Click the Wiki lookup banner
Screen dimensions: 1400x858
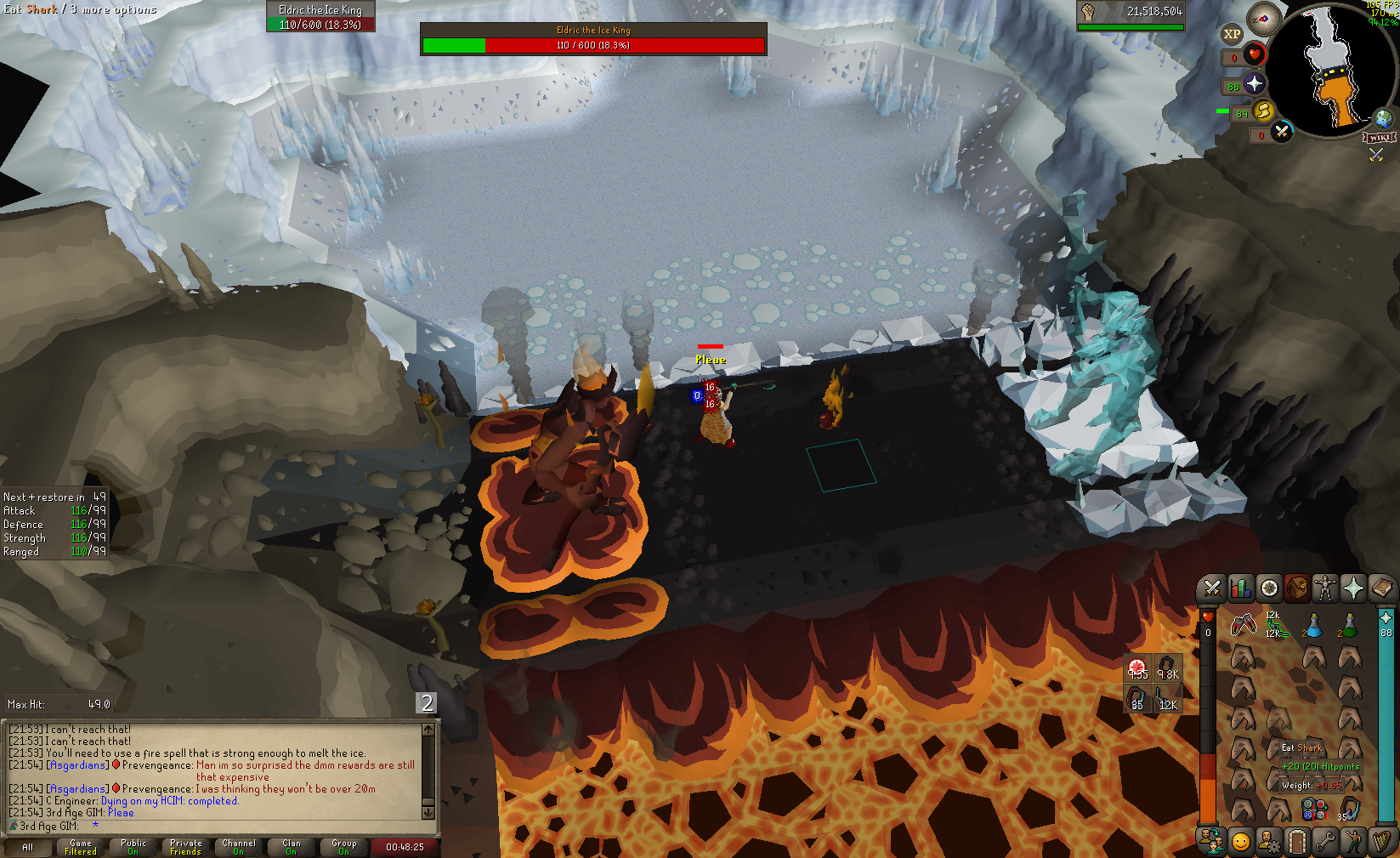(1380, 138)
